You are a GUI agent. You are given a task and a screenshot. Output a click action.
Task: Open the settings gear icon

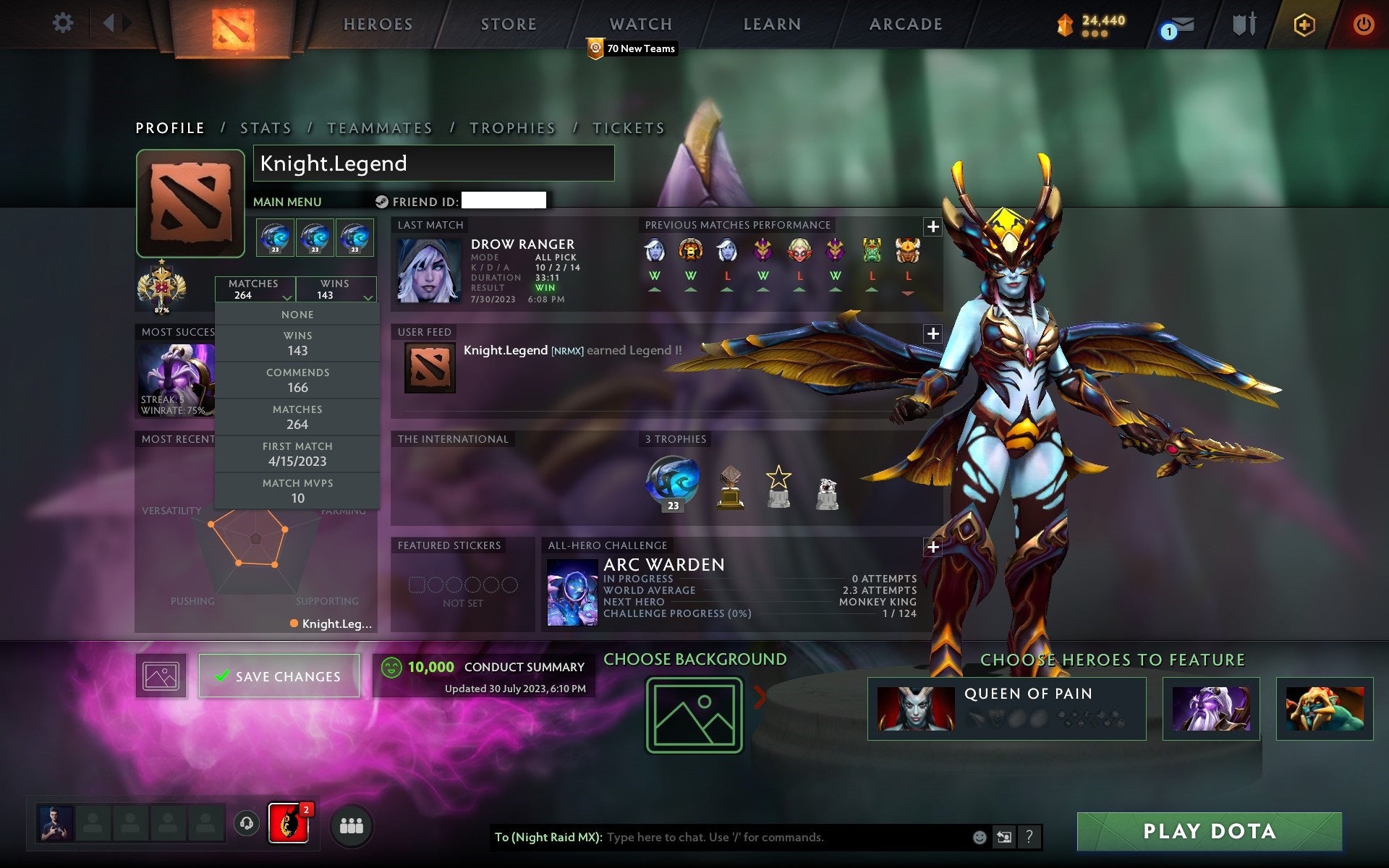[64, 23]
